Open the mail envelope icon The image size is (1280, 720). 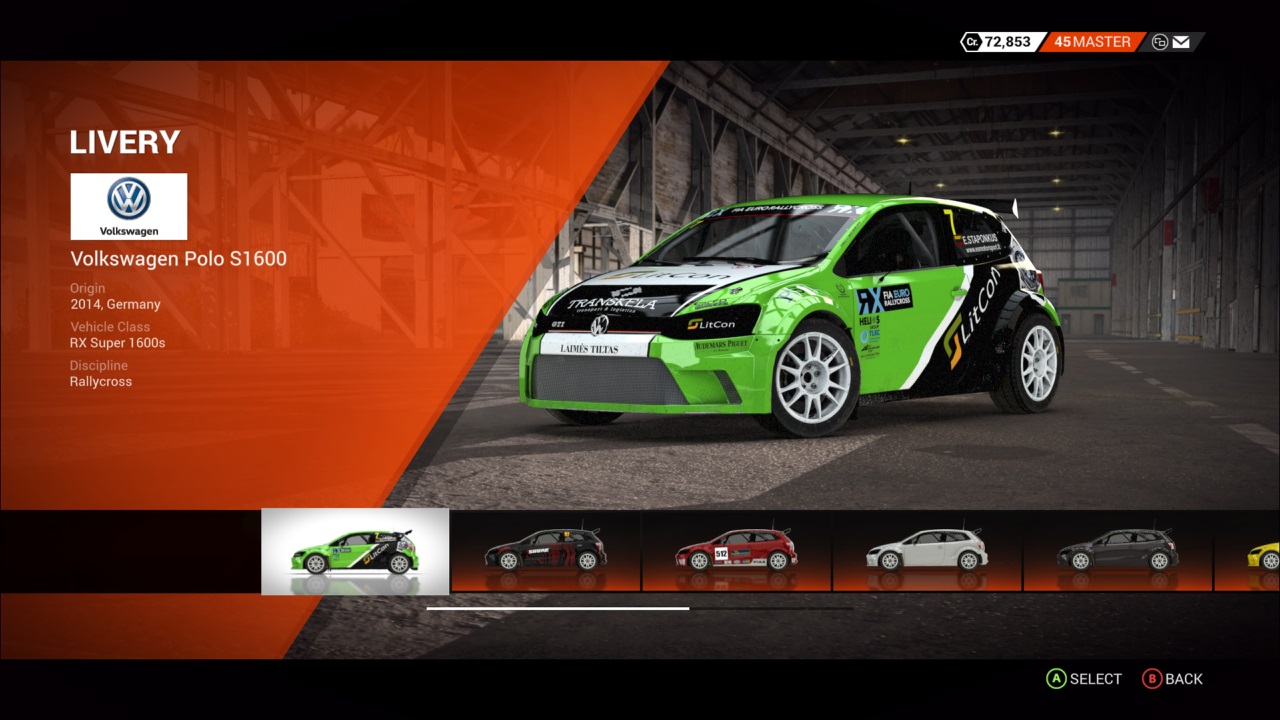click(1181, 42)
